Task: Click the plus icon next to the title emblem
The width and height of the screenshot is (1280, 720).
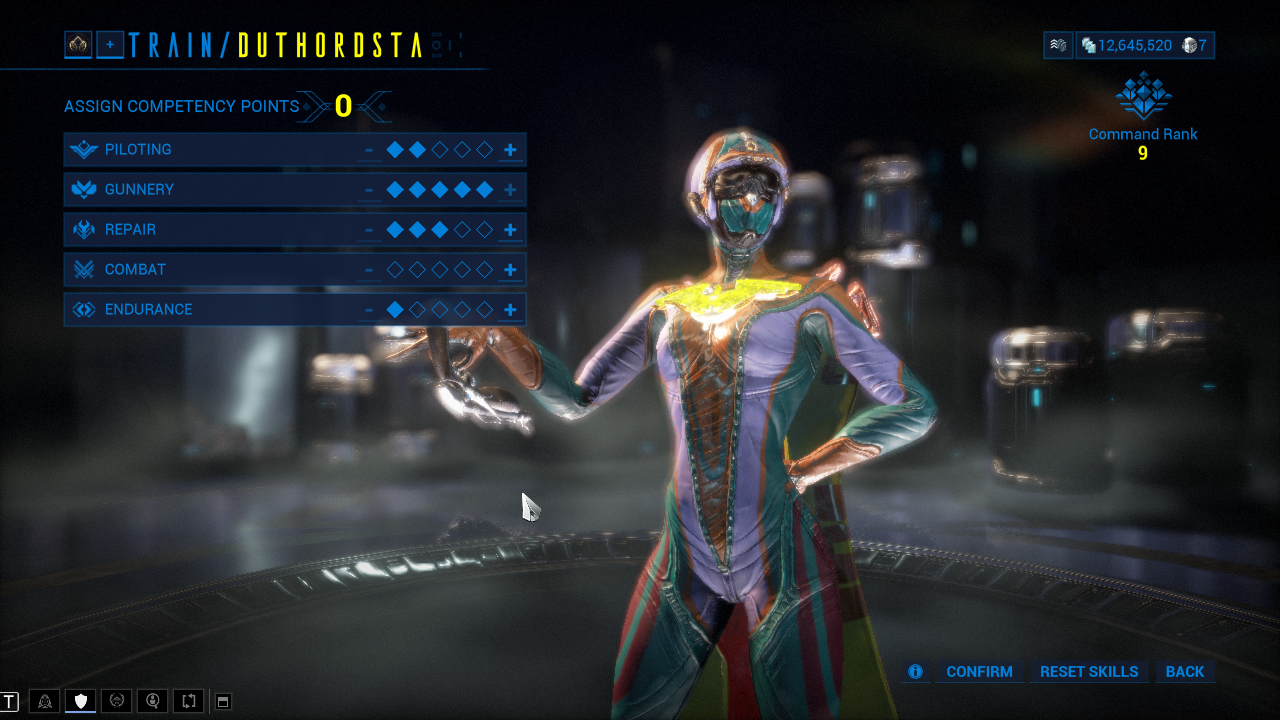Action: coord(110,45)
